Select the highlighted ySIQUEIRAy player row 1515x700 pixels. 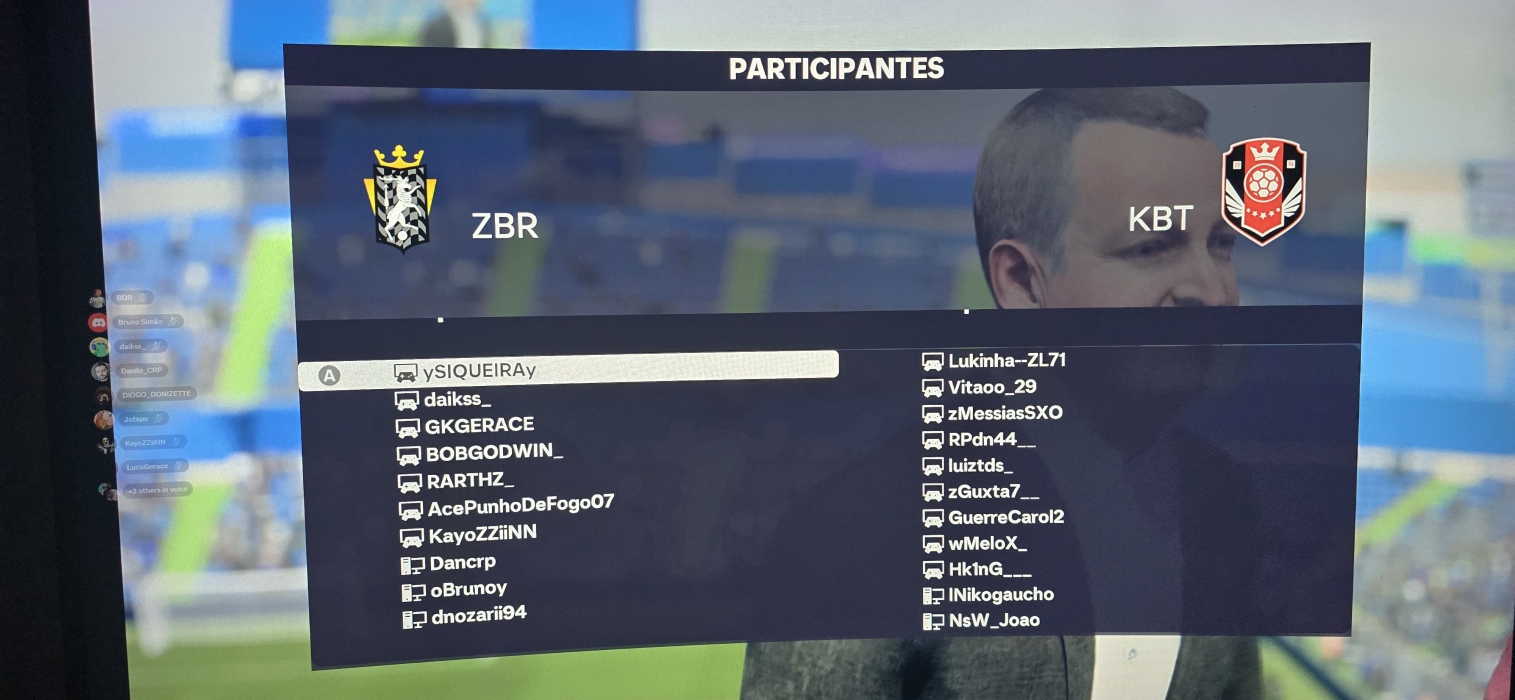pyautogui.click(x=568, y=372)
